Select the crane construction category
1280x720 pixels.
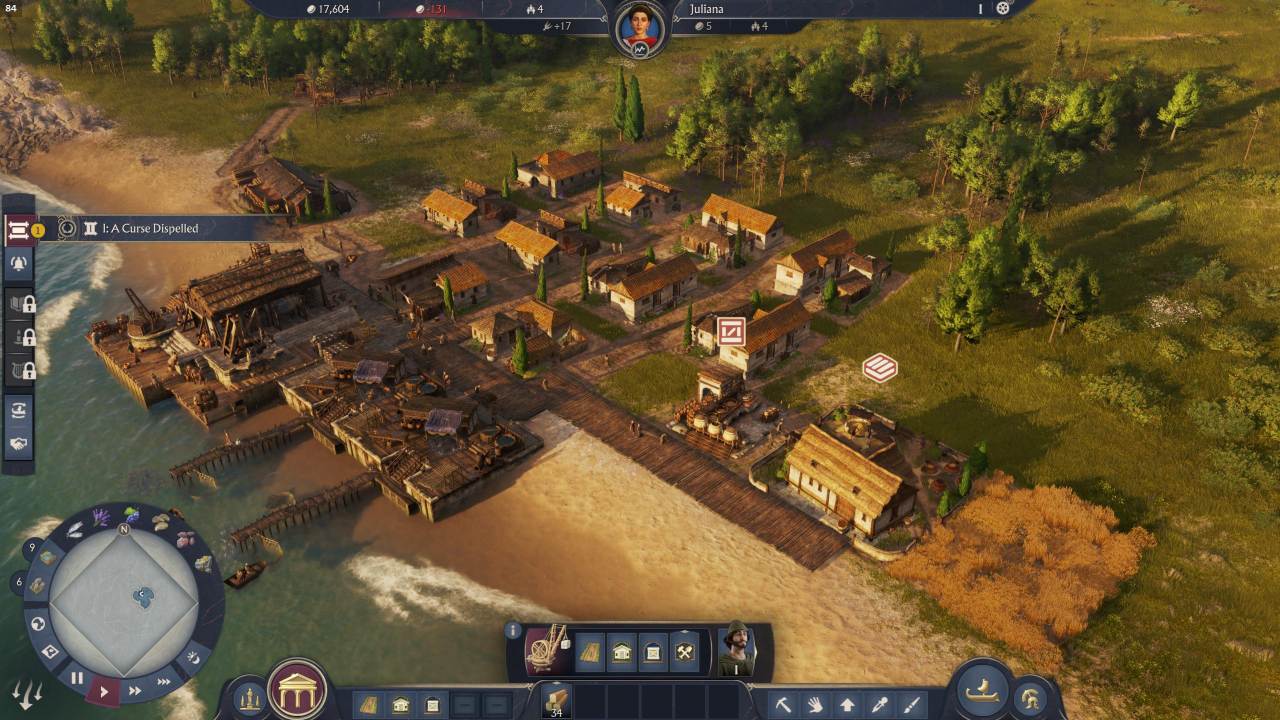click(548, 651)
